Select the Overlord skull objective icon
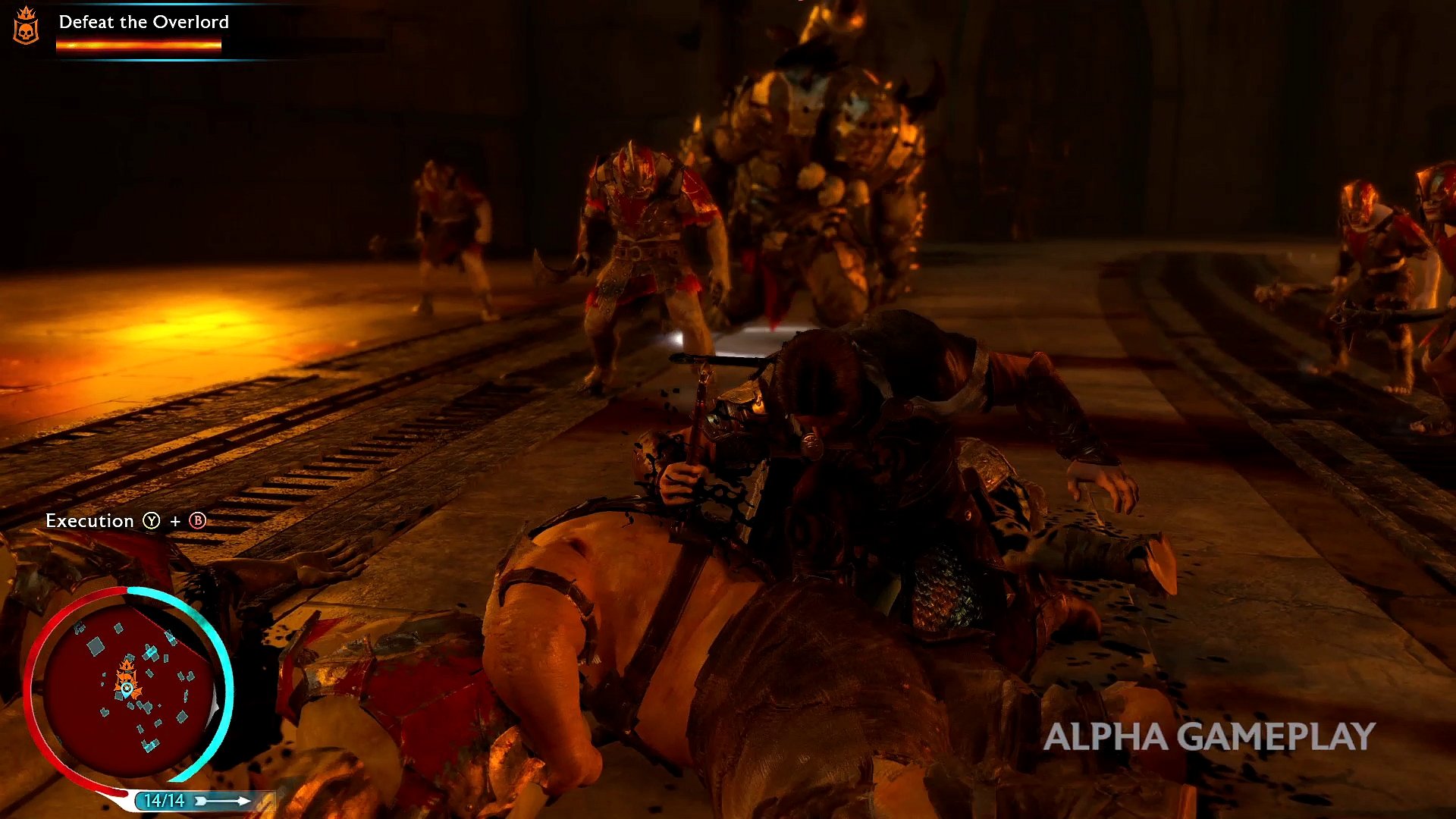Image resolution: width=1456 pixels, height=819 pixels. [x=27, y=26]
